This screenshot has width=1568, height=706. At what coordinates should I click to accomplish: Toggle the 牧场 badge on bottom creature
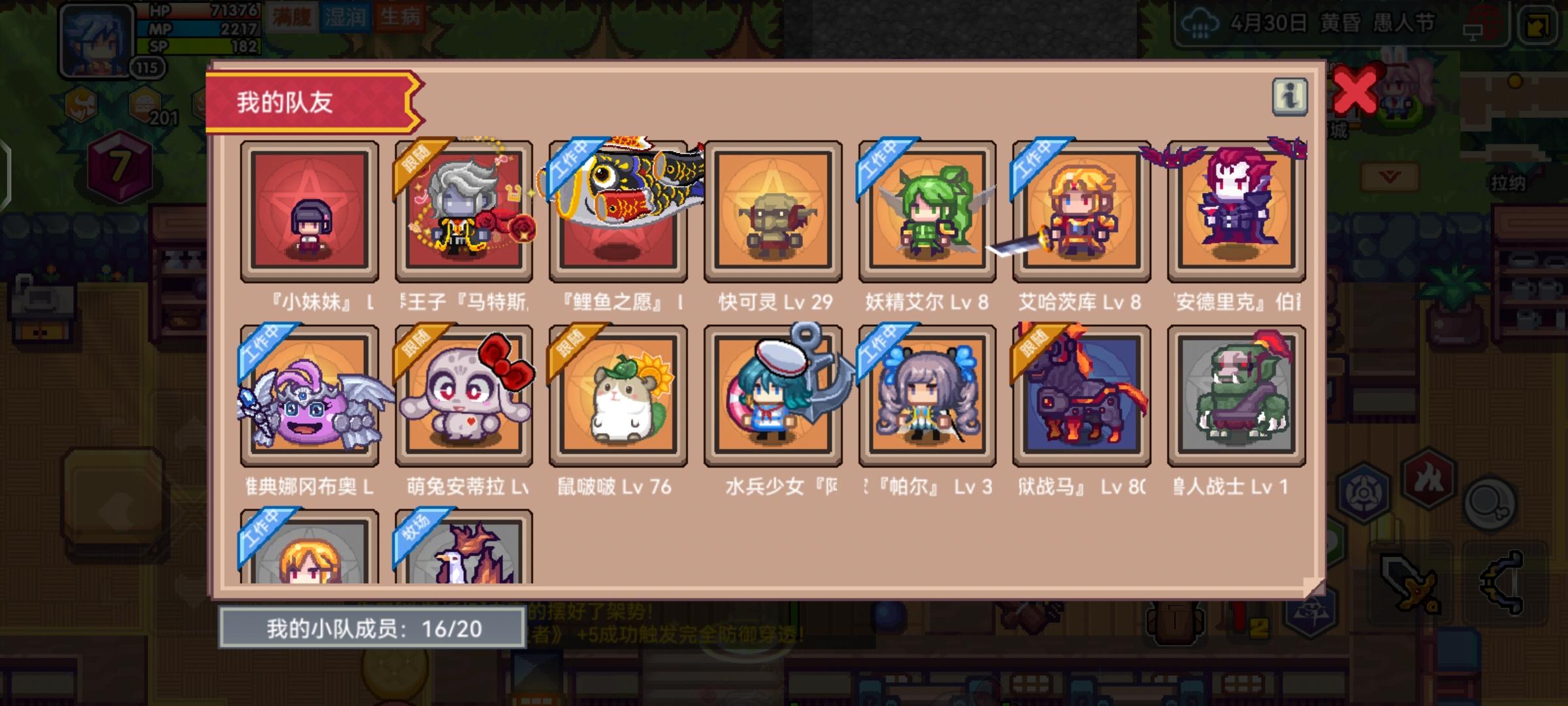416,533
